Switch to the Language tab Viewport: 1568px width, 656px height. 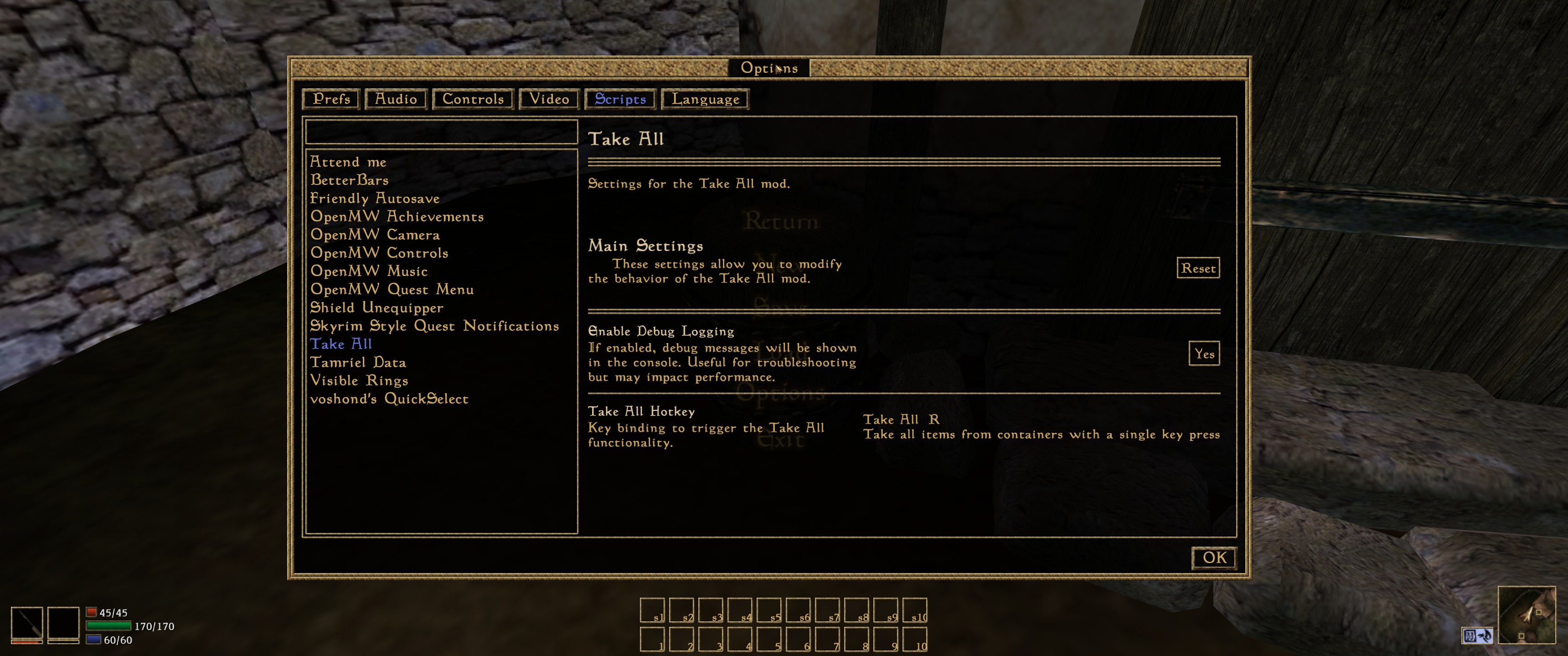click(706, 99)
